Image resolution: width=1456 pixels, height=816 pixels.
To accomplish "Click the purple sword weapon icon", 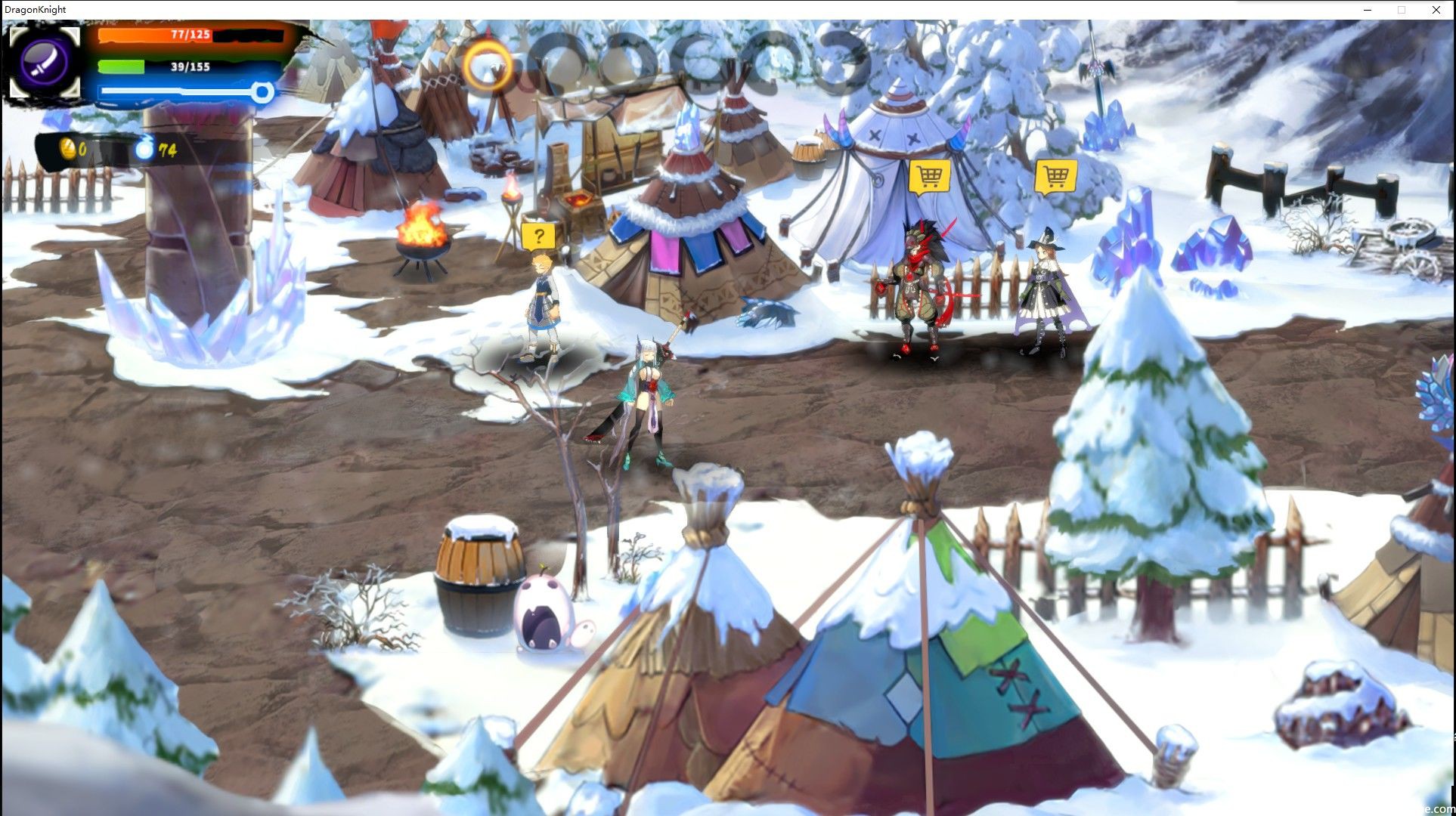I will click(44, 61).
